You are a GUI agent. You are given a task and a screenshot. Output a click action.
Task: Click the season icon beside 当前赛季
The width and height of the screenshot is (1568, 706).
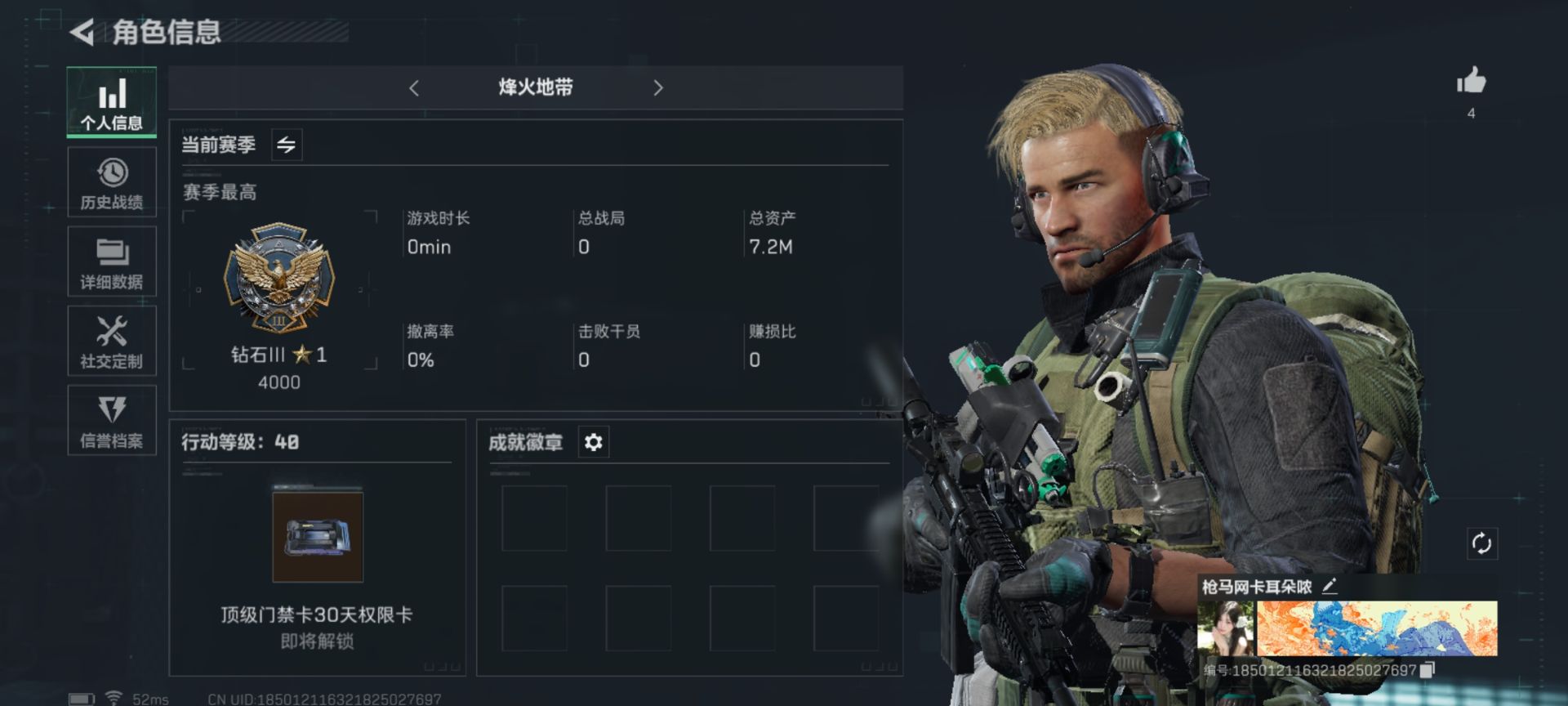[286, 144]
